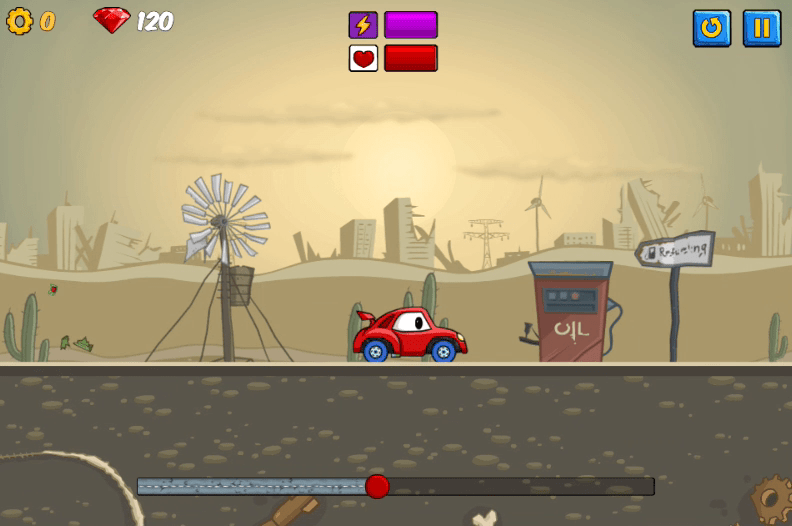The image size is (792, 526).
Task: Pause the game
Action: coord(761,28)
